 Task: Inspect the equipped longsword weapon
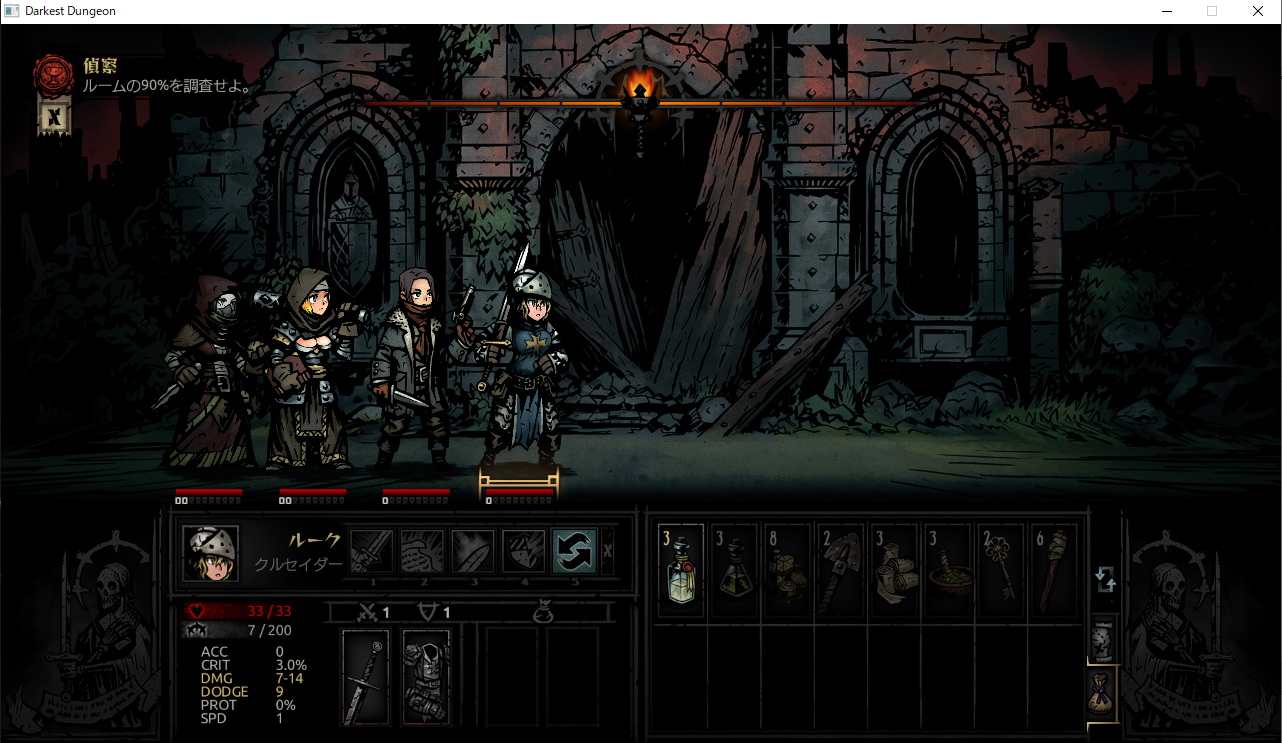point(365,677)
